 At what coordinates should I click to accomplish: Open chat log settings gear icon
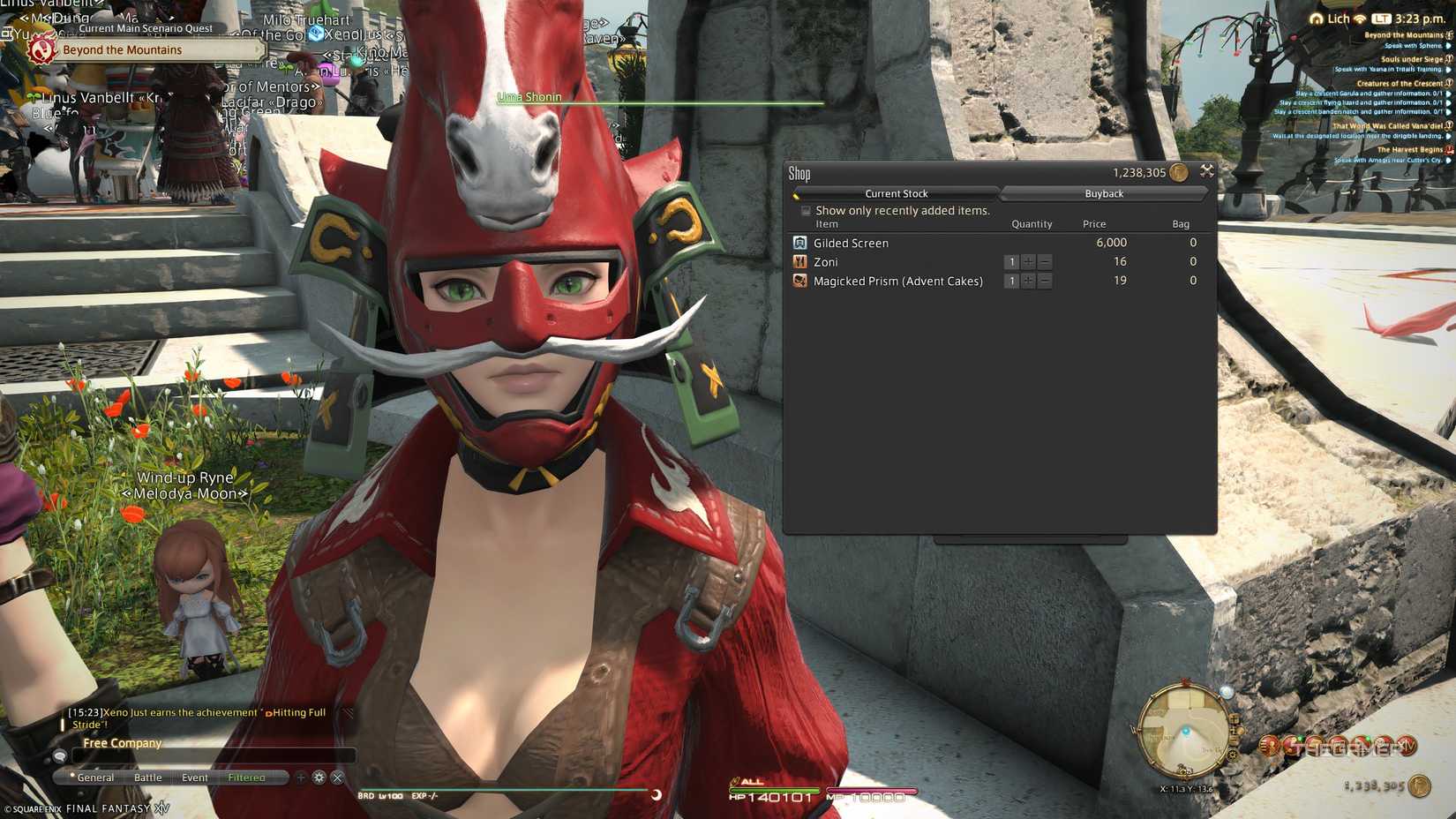click(318, 778)
